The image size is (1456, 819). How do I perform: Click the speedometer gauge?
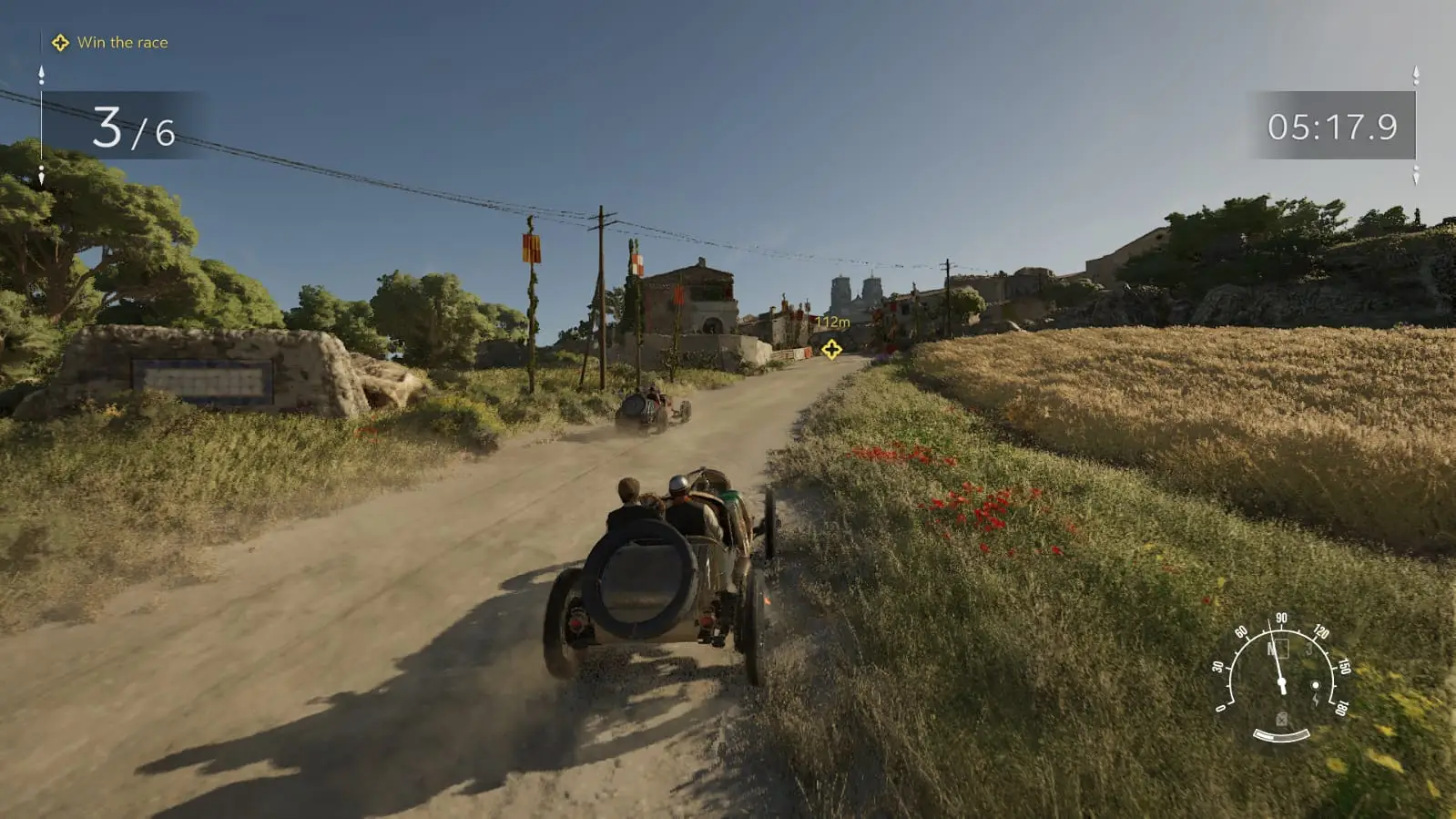(1281, 674)
